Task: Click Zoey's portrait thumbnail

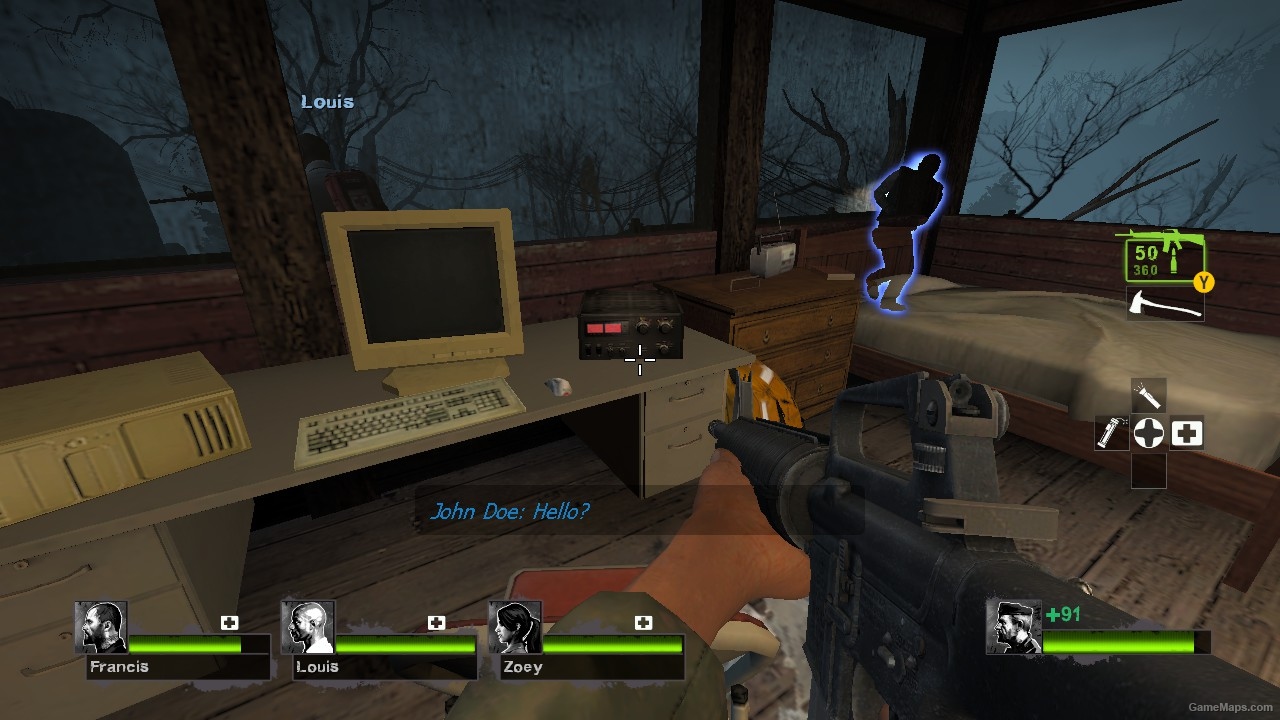Action: [513, 630]
